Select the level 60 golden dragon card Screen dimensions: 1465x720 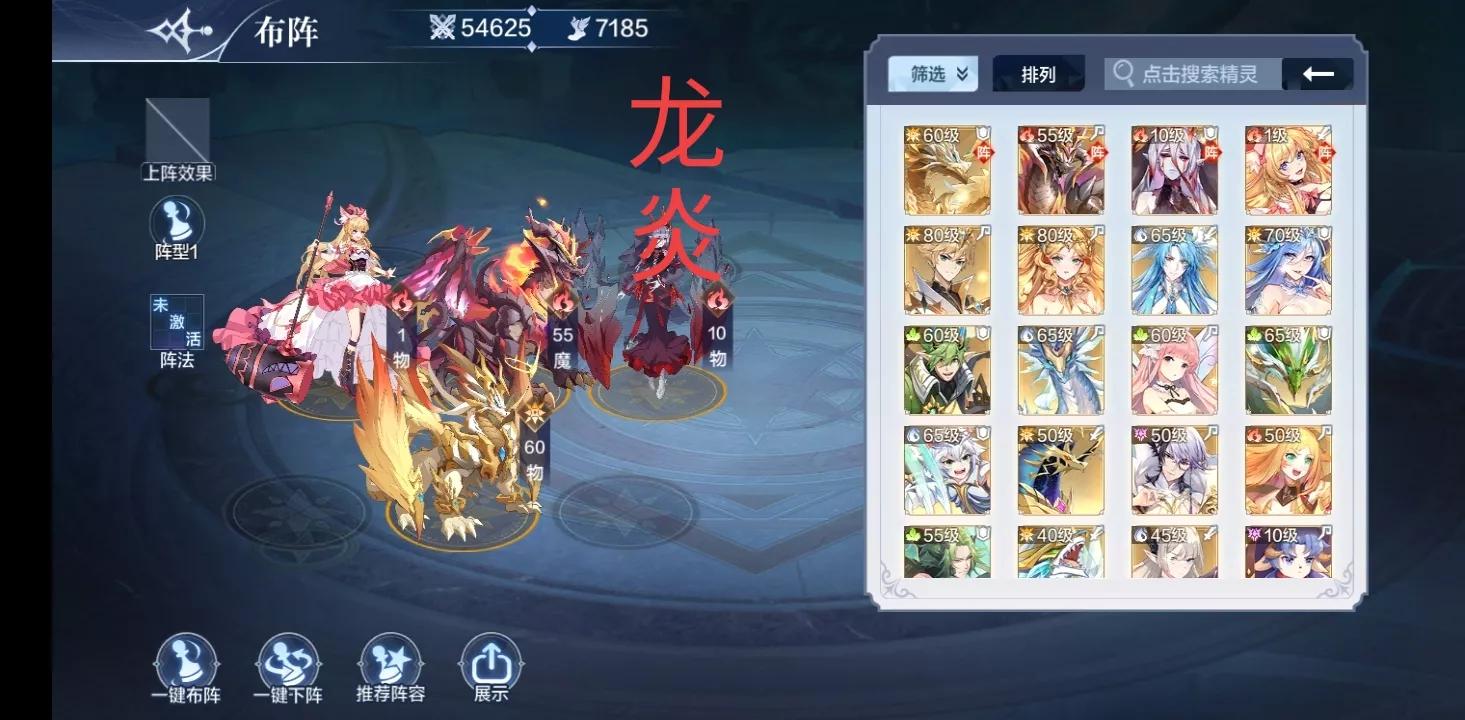[x=946, y=172]
